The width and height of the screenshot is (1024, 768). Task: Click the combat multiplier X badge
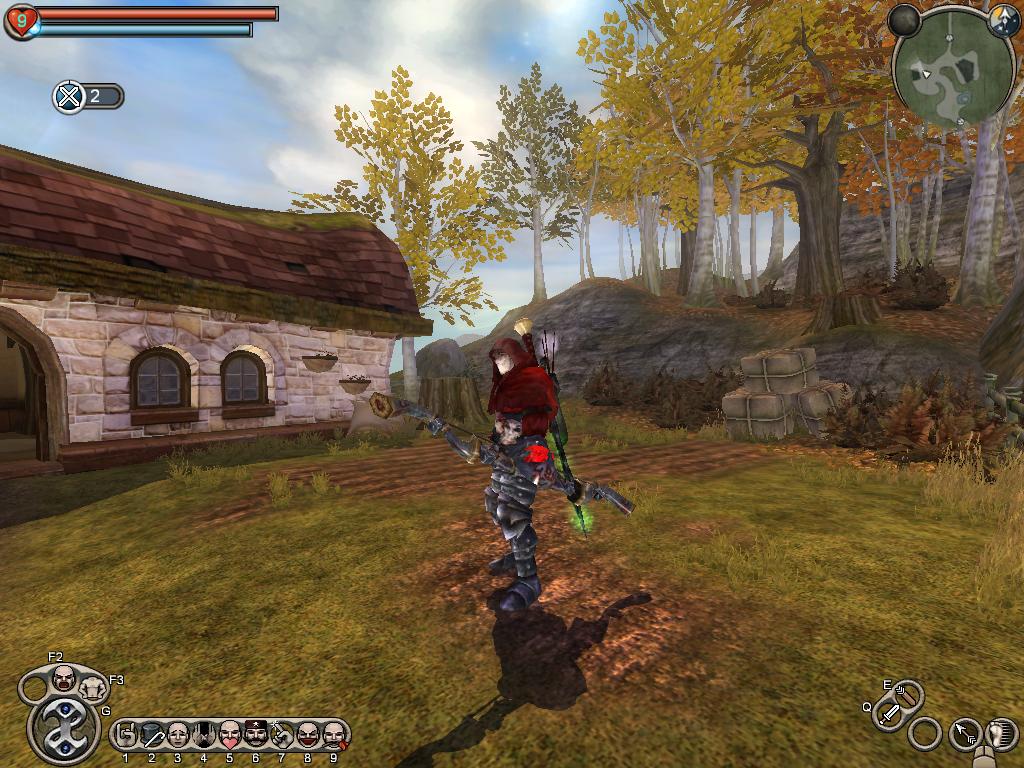pos(69,97)
